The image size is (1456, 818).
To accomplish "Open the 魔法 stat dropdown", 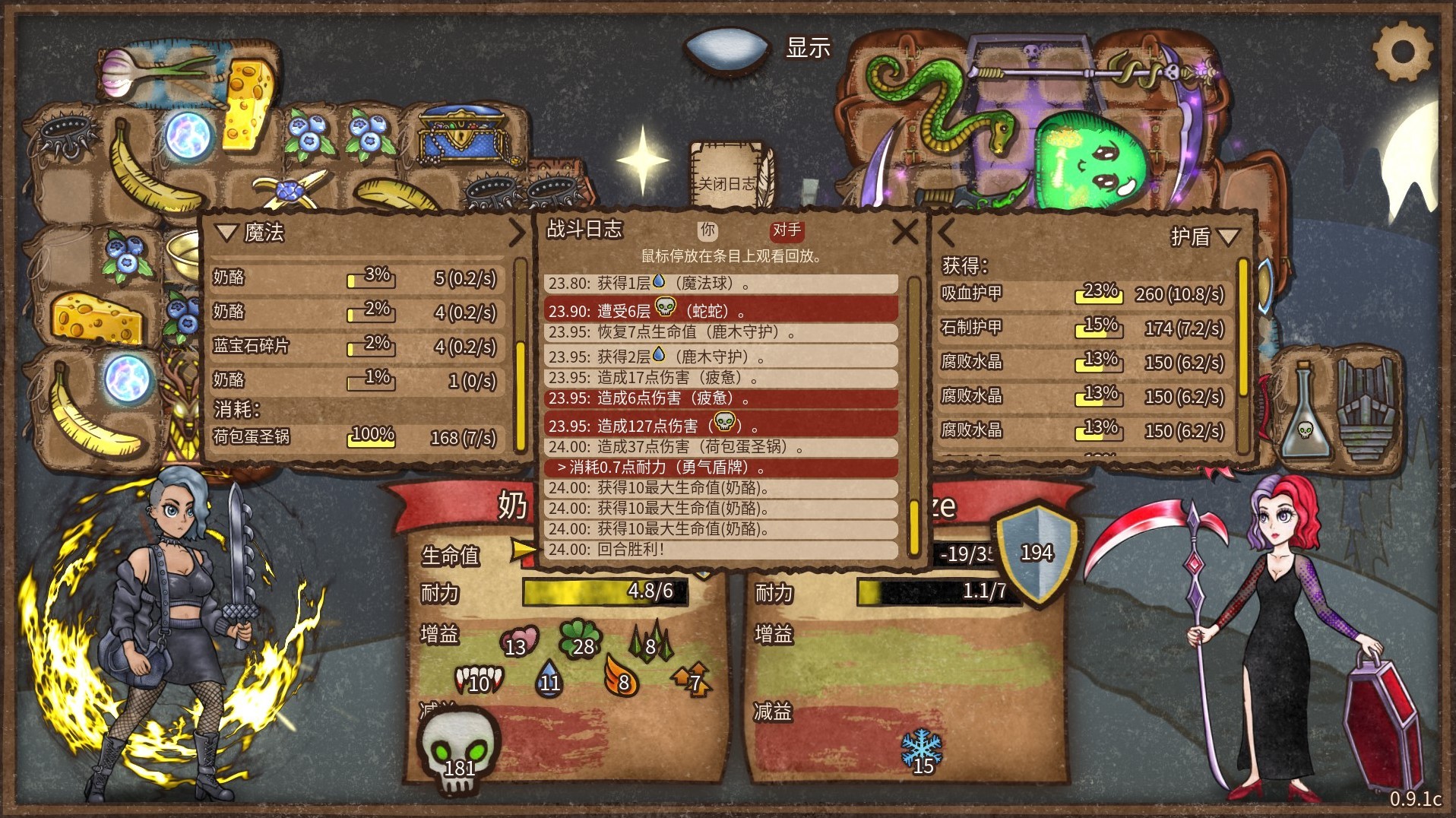I will pyautogui.click(x=226, y=233).
